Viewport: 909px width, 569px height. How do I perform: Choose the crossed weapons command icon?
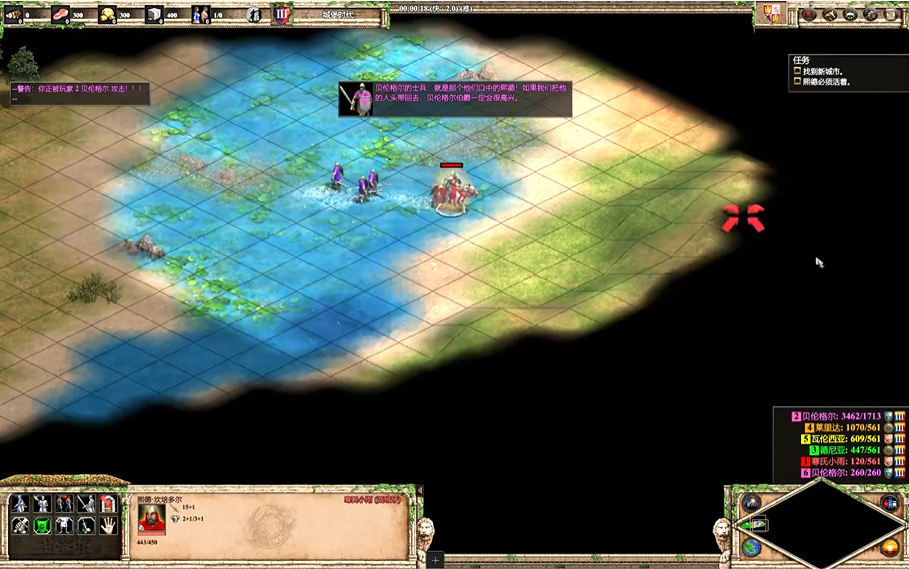[20, 524]
